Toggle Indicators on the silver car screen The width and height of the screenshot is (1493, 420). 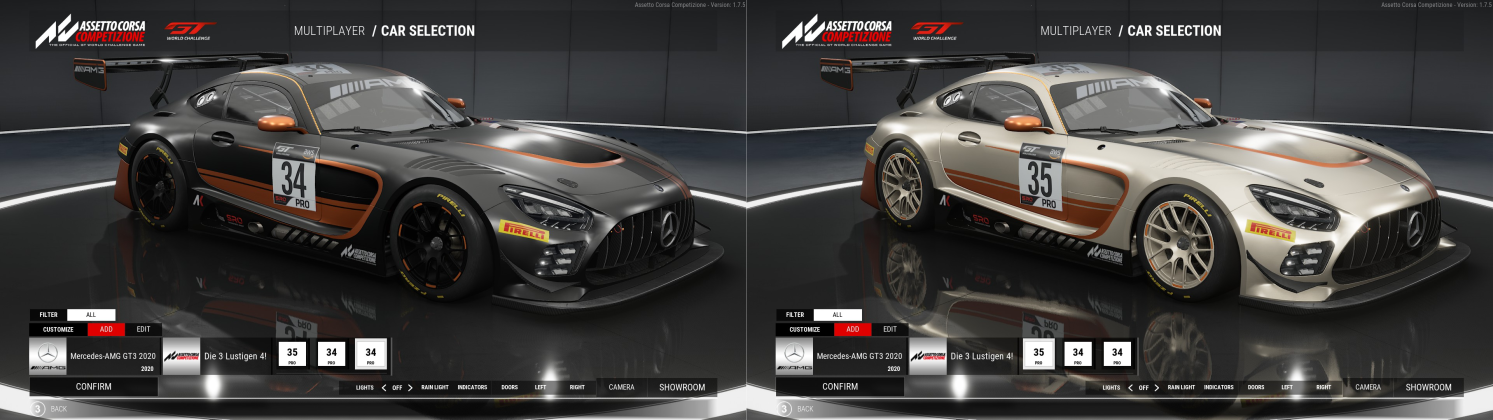[x=1218, y=387]
